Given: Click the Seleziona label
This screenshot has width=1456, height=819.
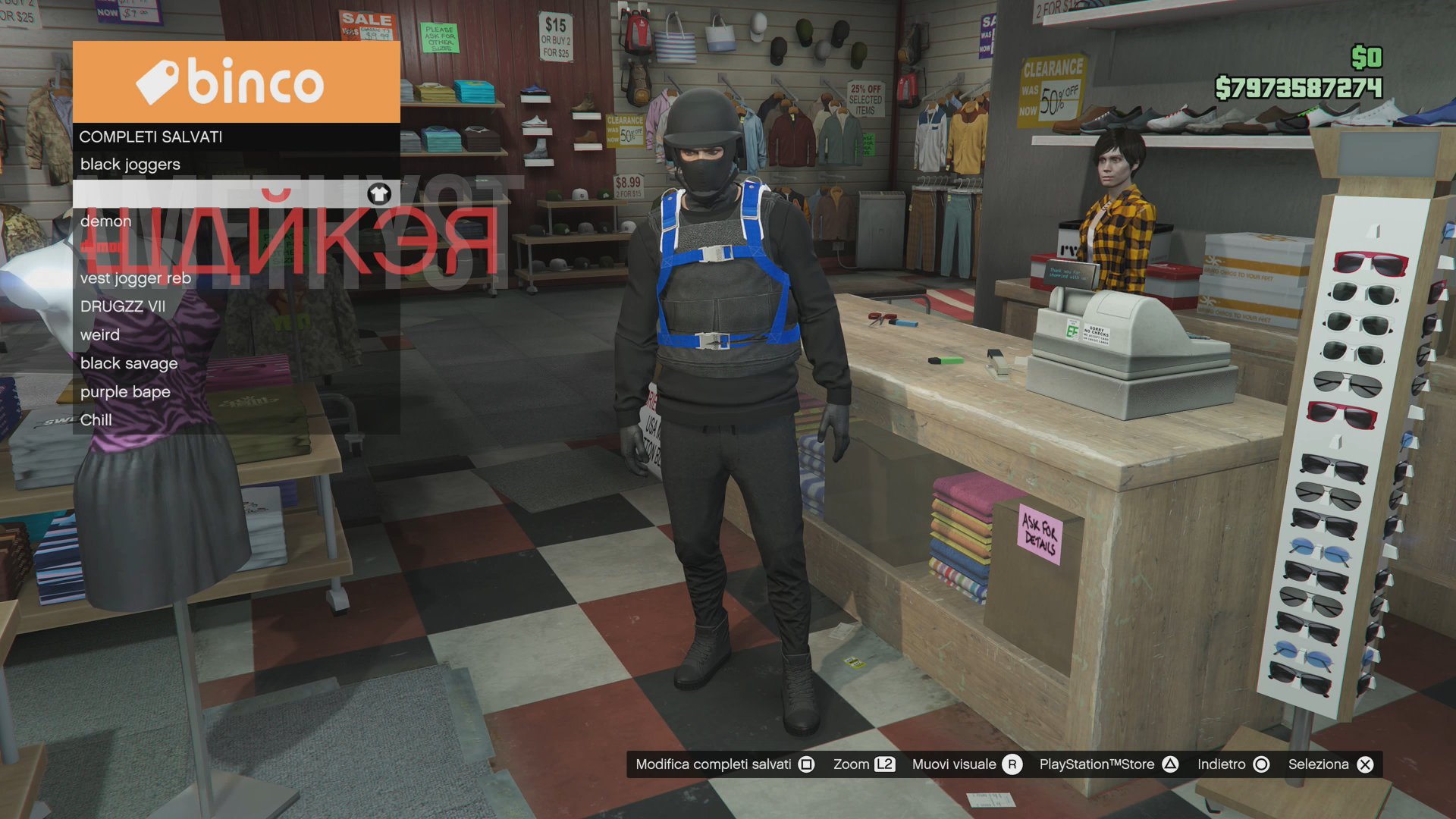Looking at the screenshot, I should click(1319, 764).
